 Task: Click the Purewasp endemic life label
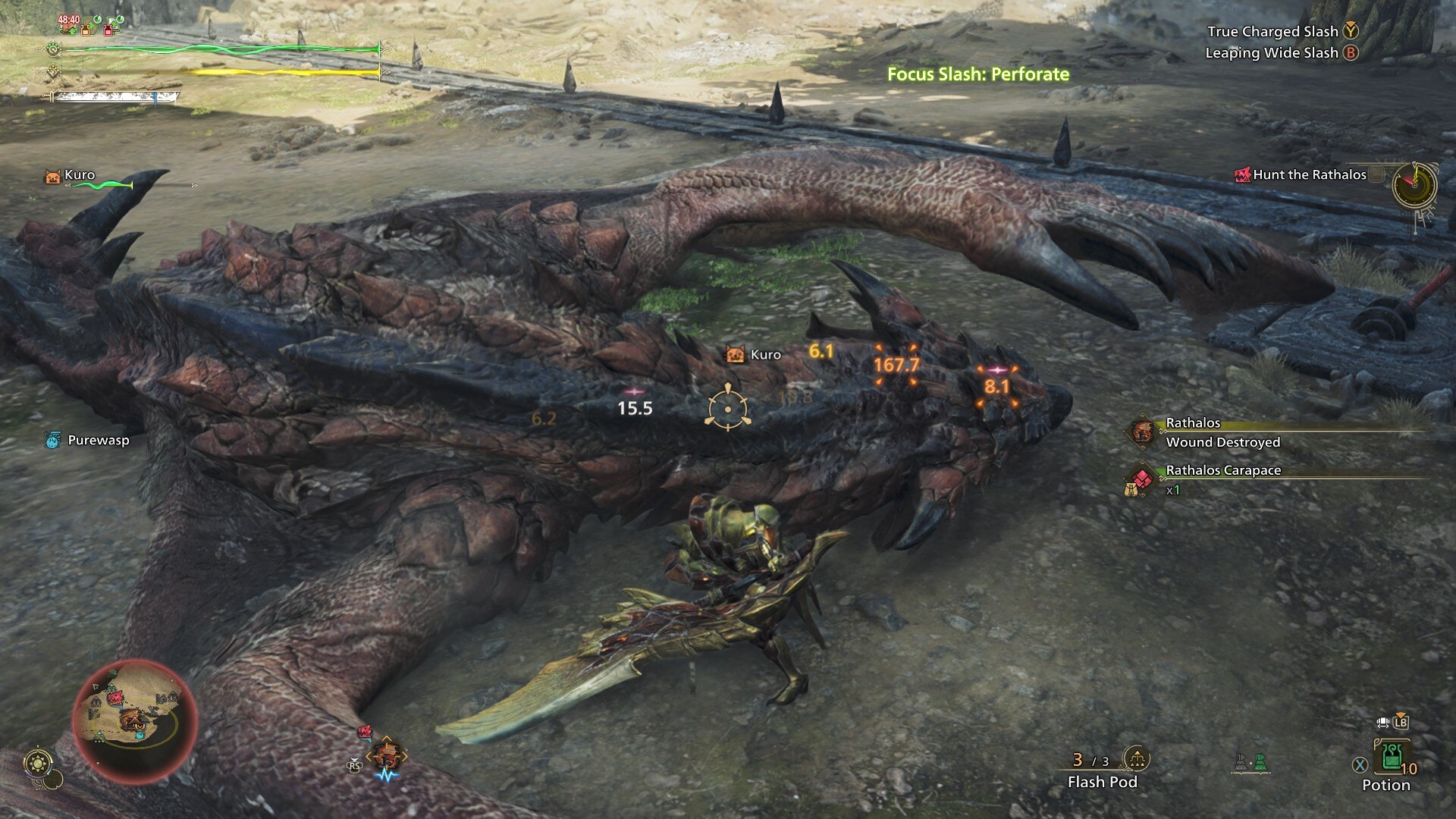(x=97, y=441)
